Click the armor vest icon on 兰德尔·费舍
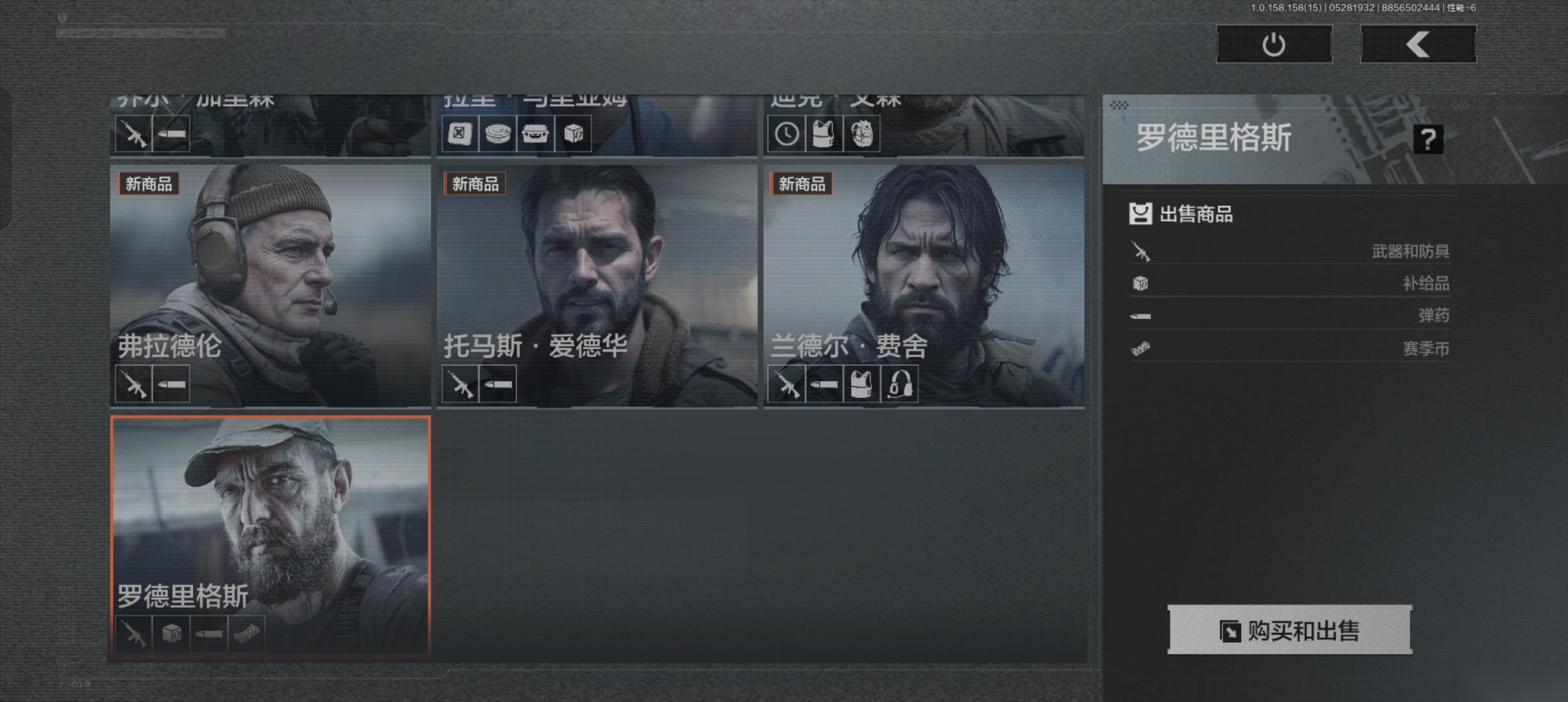Screen dimensions: 1568x702 (x=861, y=384)
